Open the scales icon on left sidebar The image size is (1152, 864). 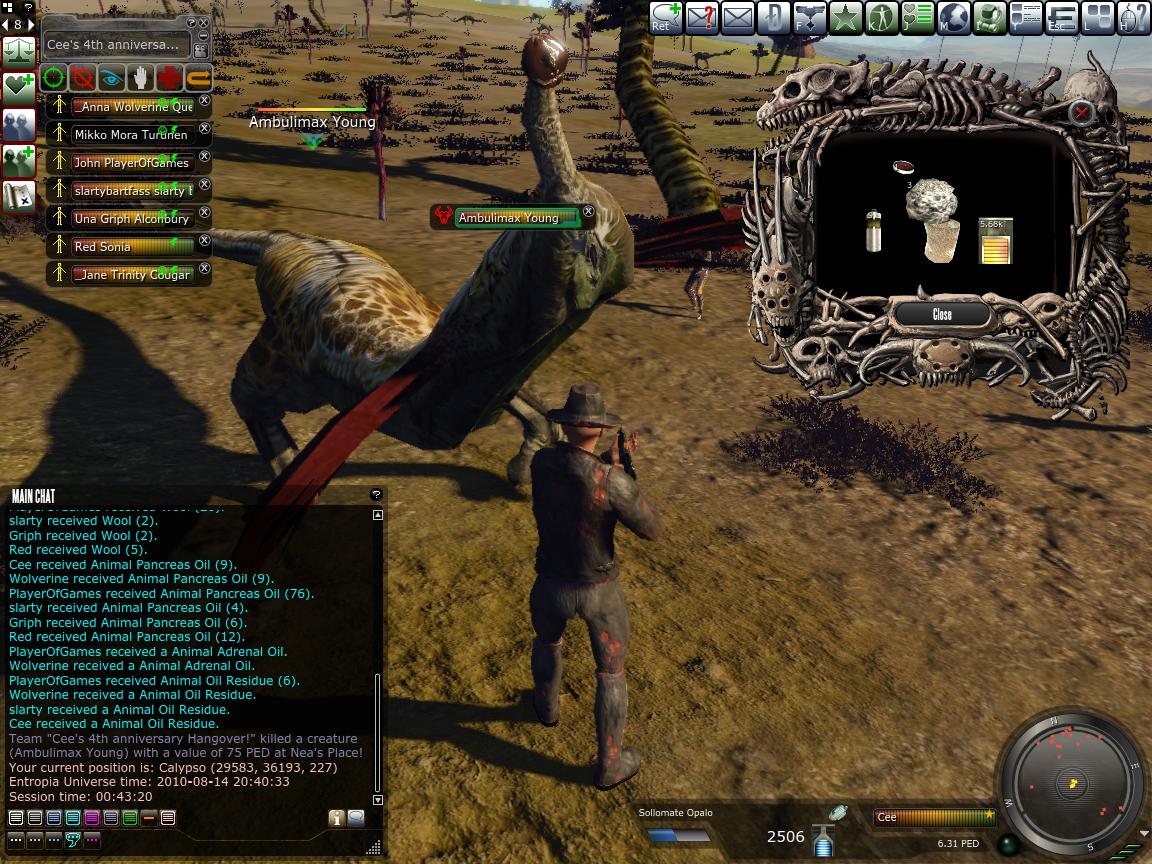coord(19,50)
